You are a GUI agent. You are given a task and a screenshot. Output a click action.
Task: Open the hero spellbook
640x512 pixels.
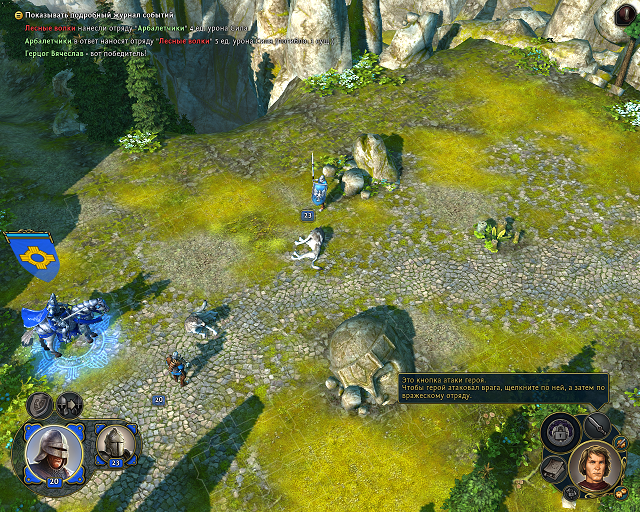point(555,469)
